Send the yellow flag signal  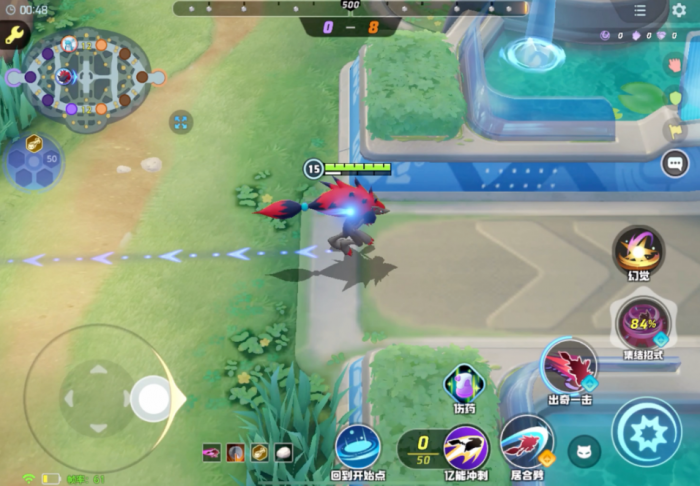click(675, 130)
